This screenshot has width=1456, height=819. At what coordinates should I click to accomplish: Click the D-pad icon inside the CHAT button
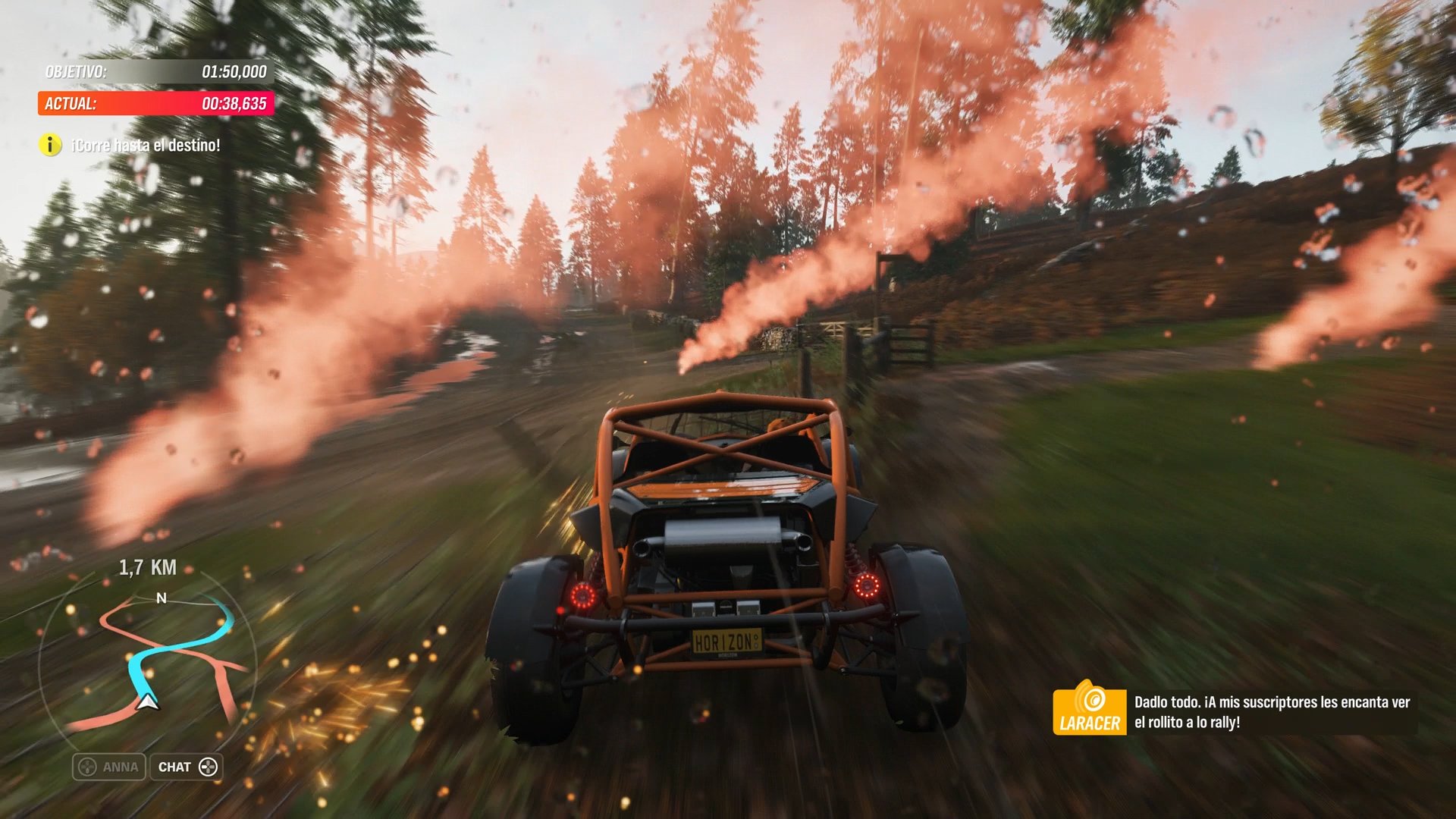(209, 767)
